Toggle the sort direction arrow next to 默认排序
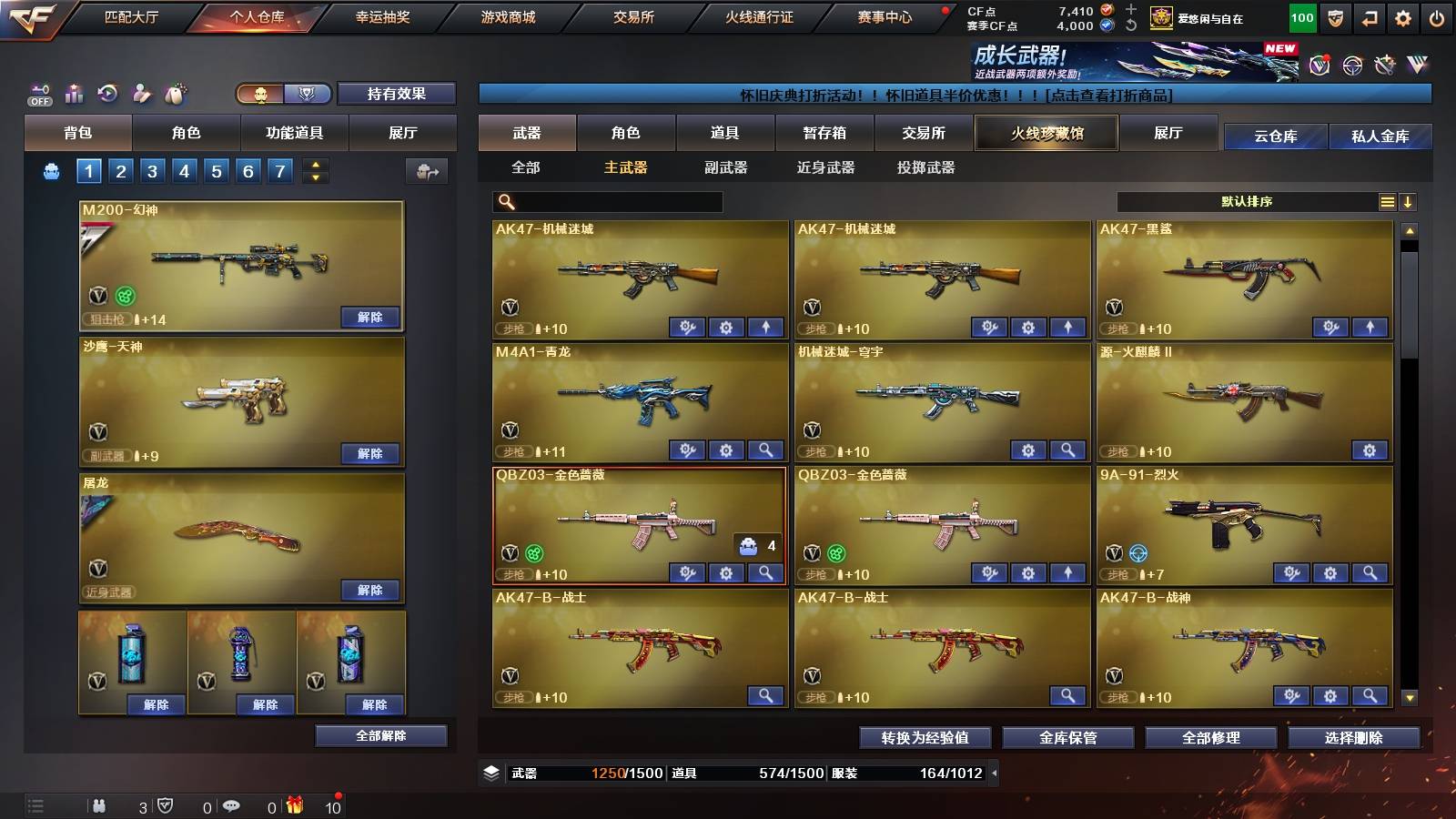Viewport: 1456px width, 819px height. [x=1408, y=202]
